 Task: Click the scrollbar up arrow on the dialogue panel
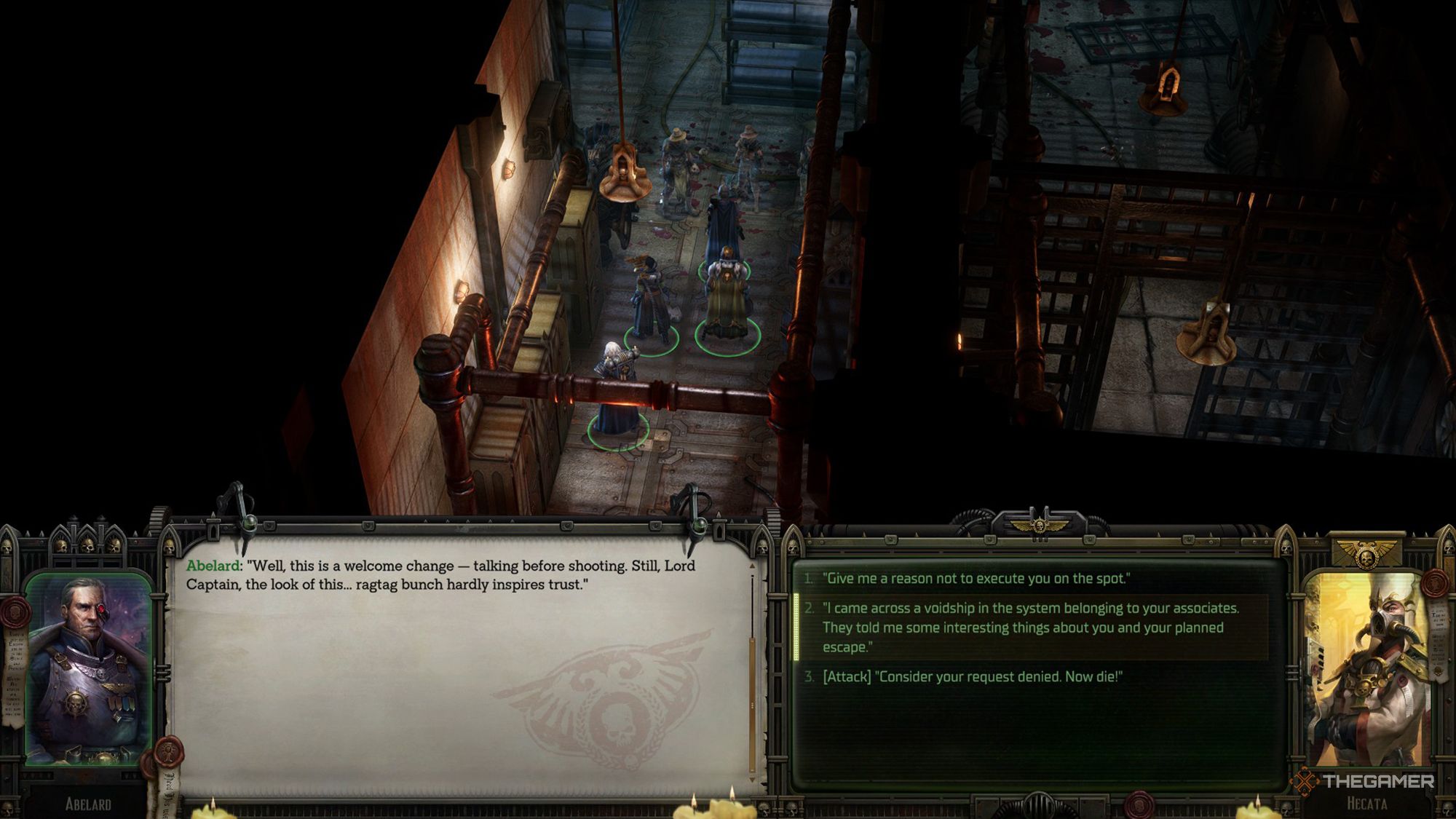752,566
